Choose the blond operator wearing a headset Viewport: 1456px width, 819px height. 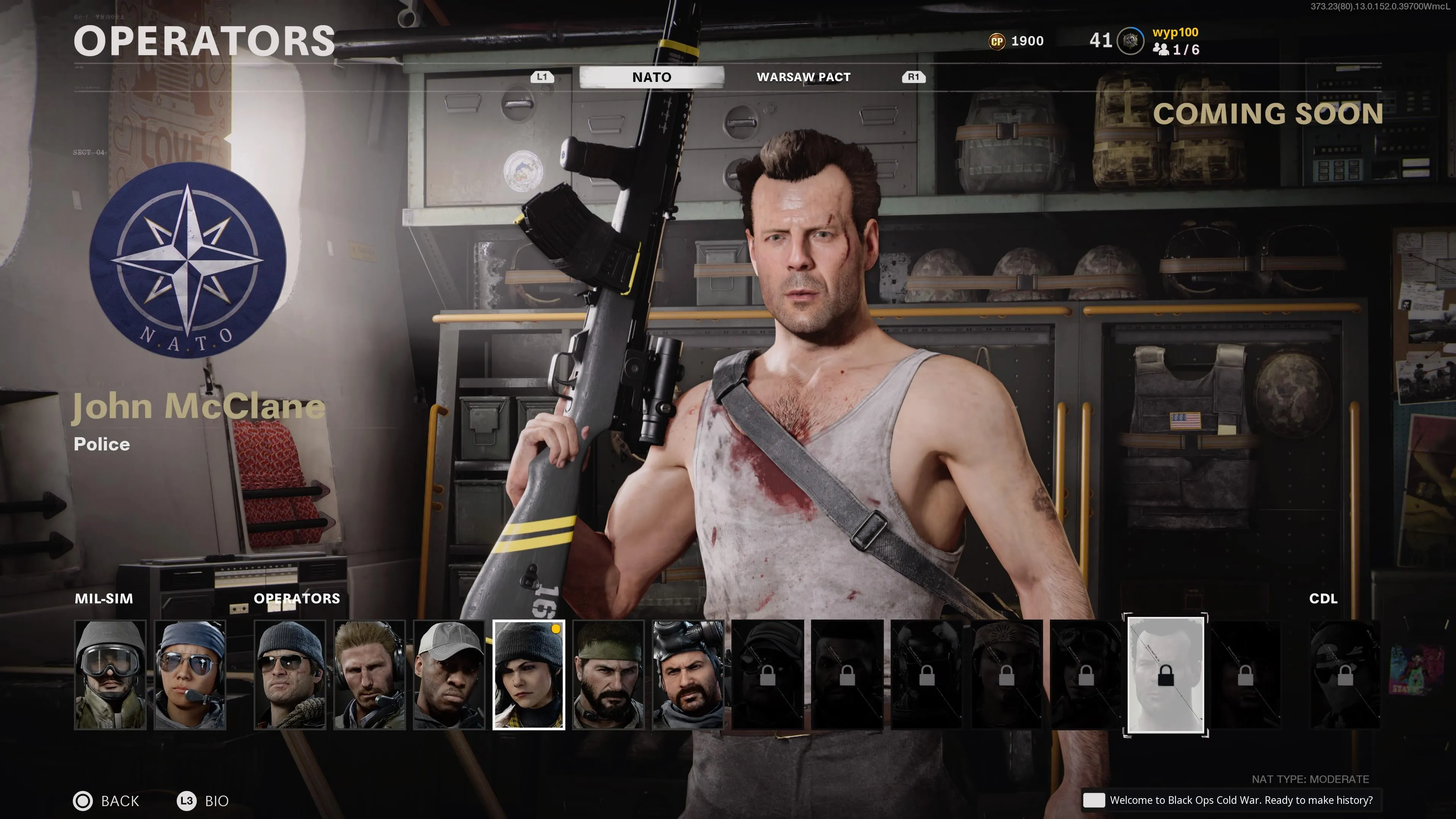[370, 674]
